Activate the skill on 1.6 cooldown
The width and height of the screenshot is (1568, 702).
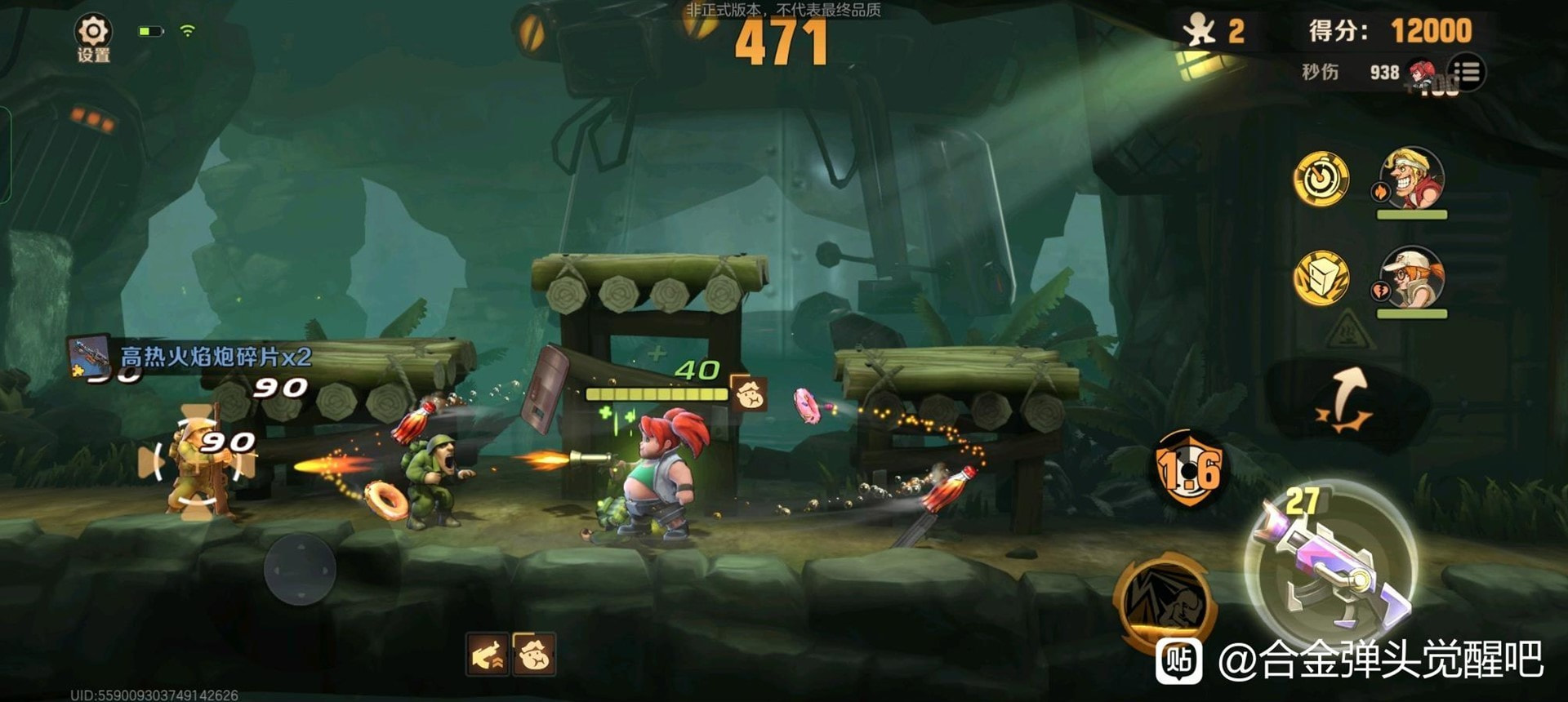[1189, 469]
